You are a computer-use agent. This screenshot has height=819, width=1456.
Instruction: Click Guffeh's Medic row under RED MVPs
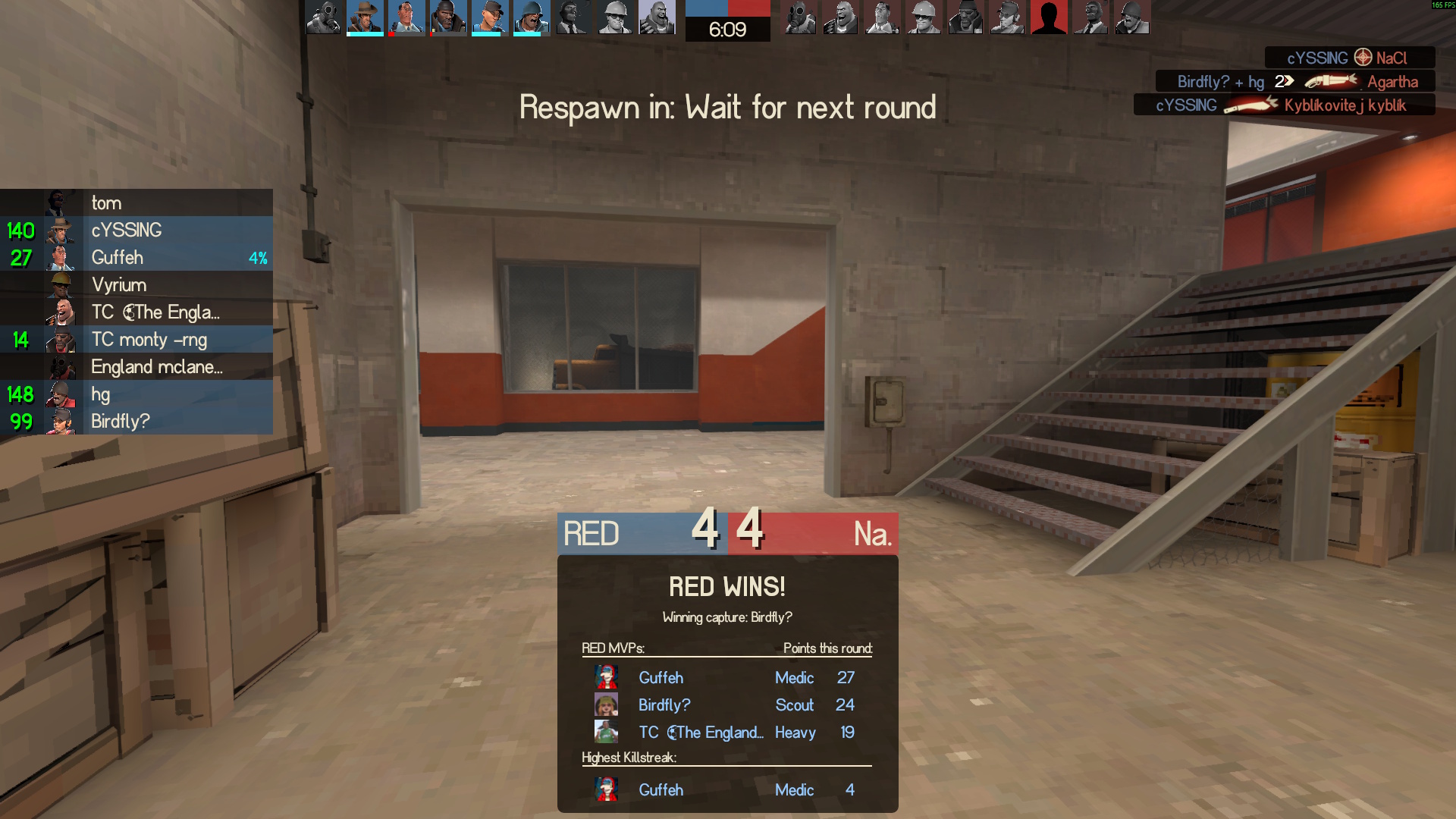[726, 678]
